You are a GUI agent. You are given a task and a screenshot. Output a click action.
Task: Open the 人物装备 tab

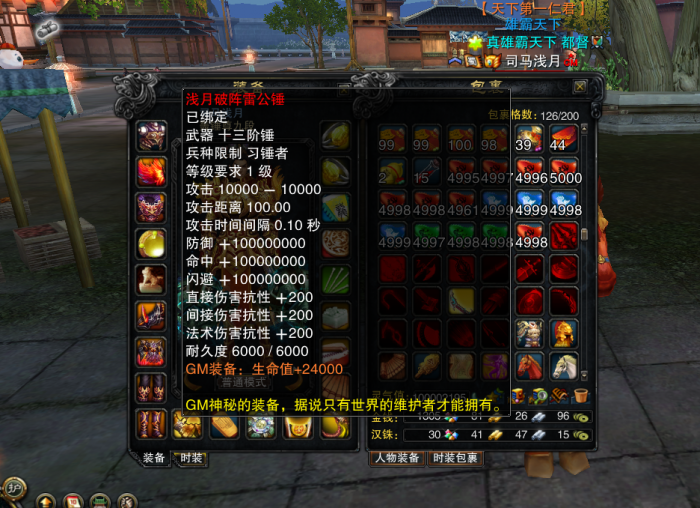click(x=396, y=458)
